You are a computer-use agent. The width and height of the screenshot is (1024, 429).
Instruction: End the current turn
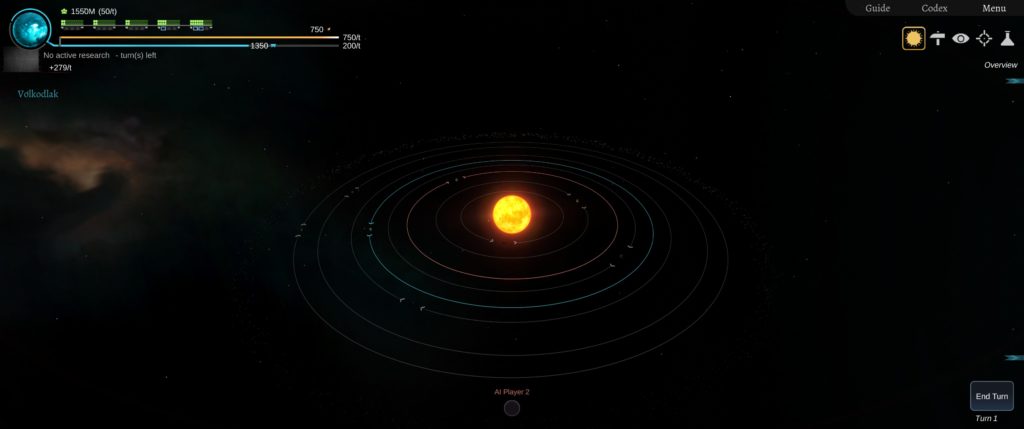point(991,396)
